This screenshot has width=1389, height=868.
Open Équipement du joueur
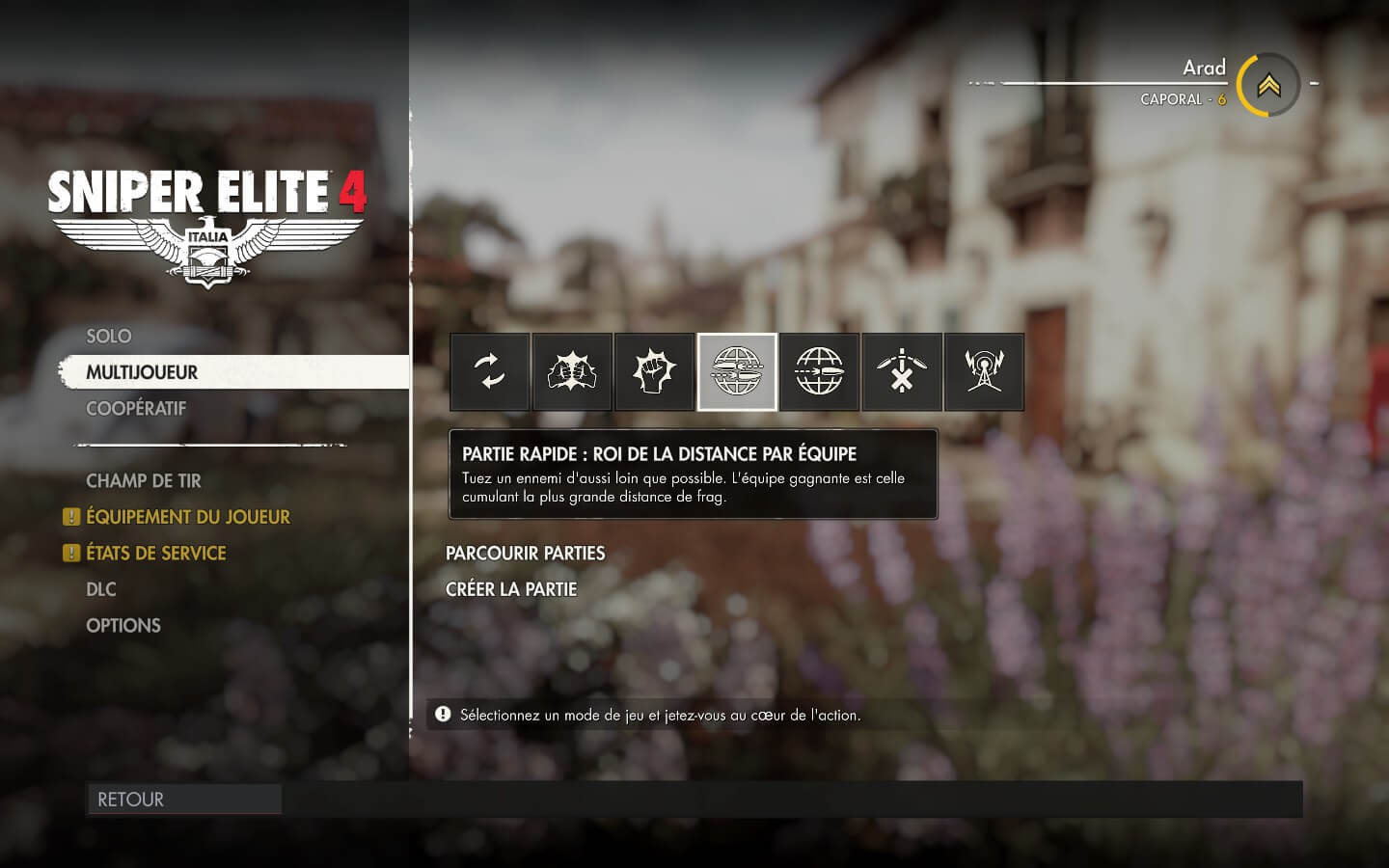tap(187, 517)
